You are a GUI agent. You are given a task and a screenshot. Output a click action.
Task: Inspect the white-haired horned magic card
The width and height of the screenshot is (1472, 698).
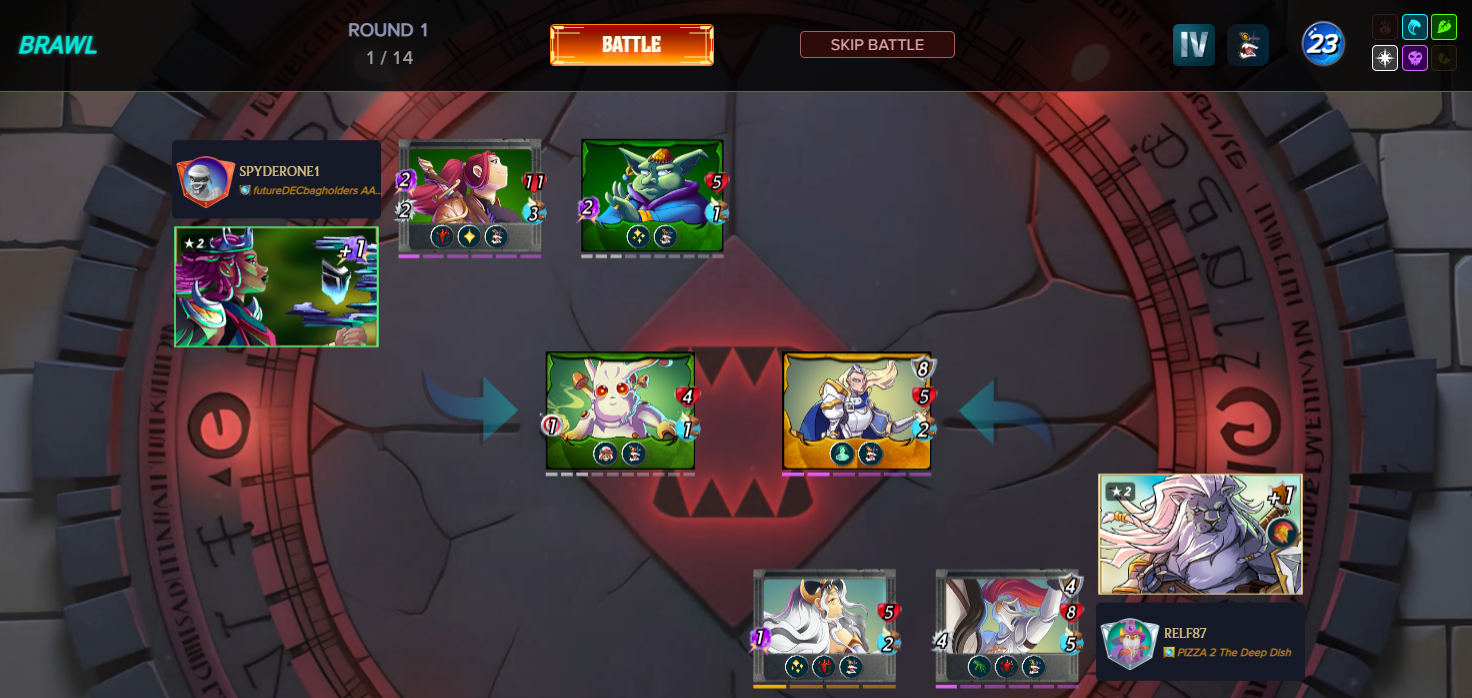(824, 627)
